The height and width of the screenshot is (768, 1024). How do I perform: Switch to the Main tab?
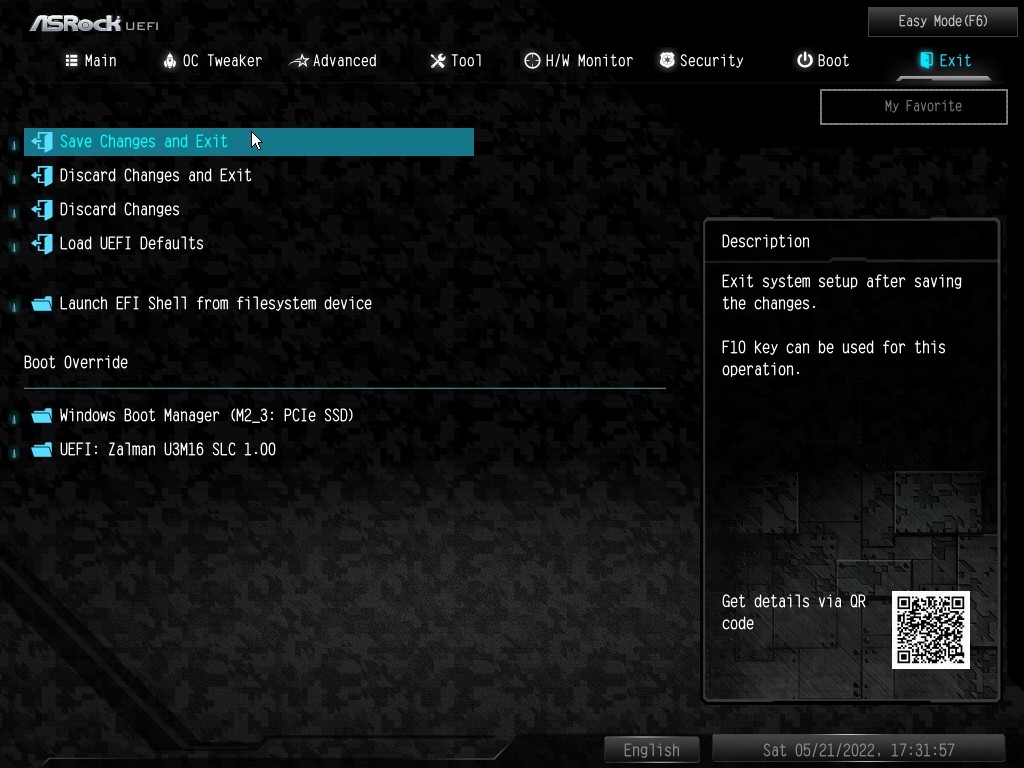click(x=91, y=61)
